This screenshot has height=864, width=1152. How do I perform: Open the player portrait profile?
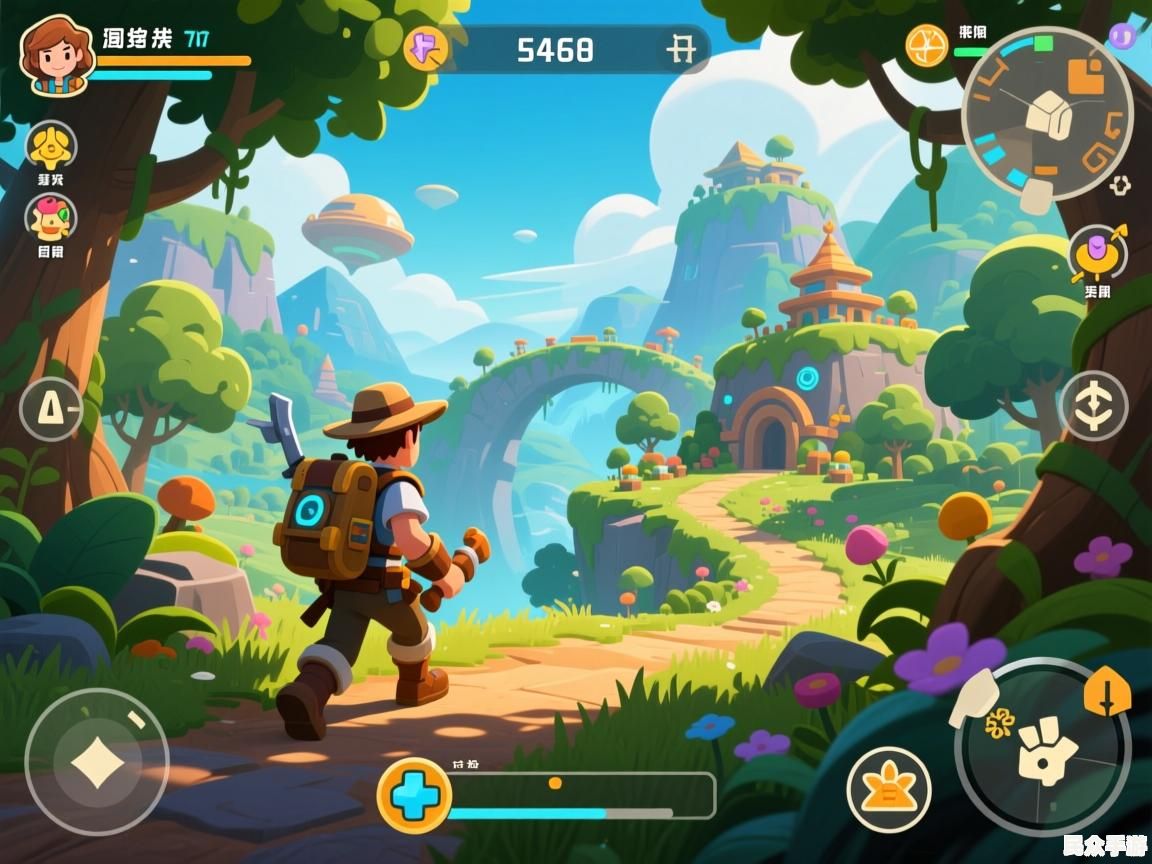pyautogui.click(x=57, y=55)
